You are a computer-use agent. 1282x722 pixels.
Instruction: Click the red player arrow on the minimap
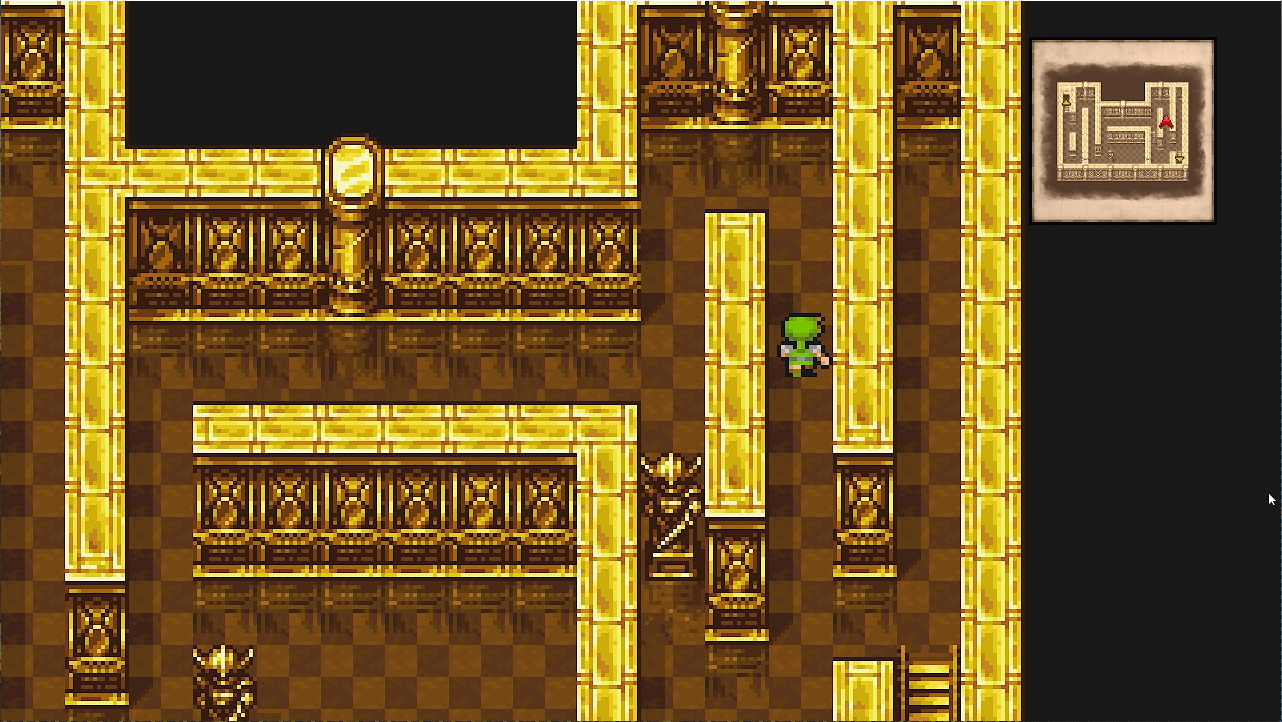1166,121
